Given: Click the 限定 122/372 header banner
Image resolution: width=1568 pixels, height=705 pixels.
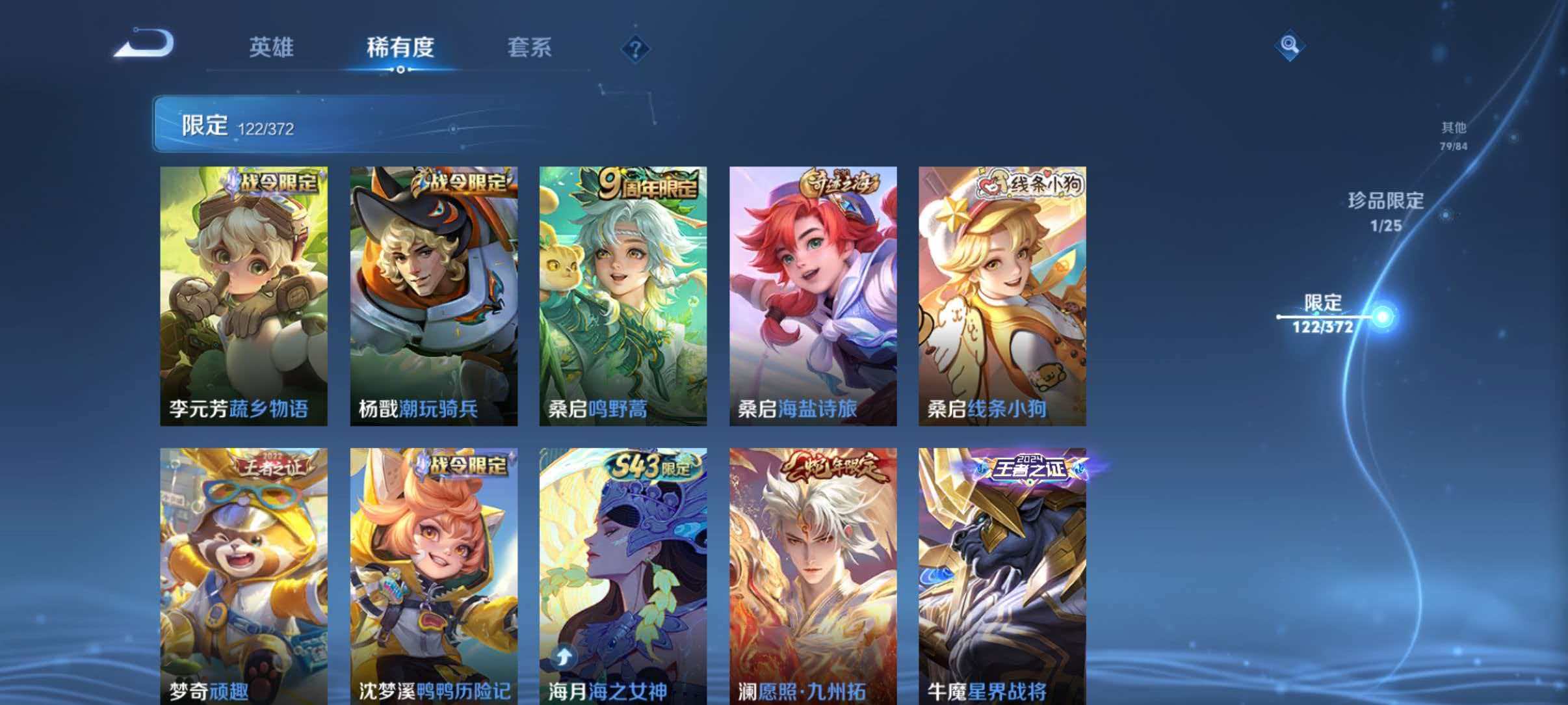Looking at the screenshot, I should coord(273,126).
